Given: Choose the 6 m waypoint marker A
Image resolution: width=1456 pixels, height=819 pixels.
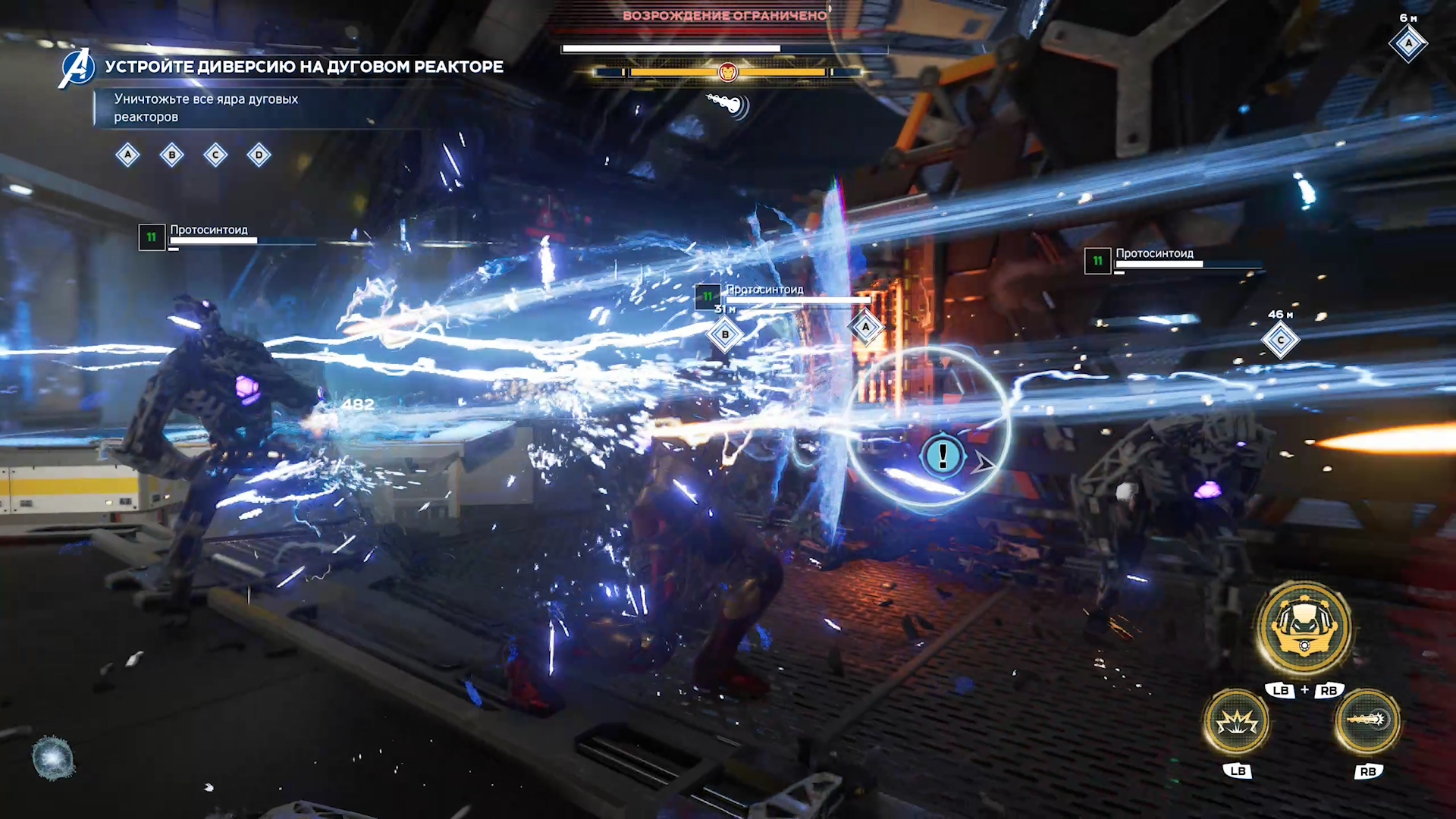Looking at the screenshot, I should [x=1408, y=43].
